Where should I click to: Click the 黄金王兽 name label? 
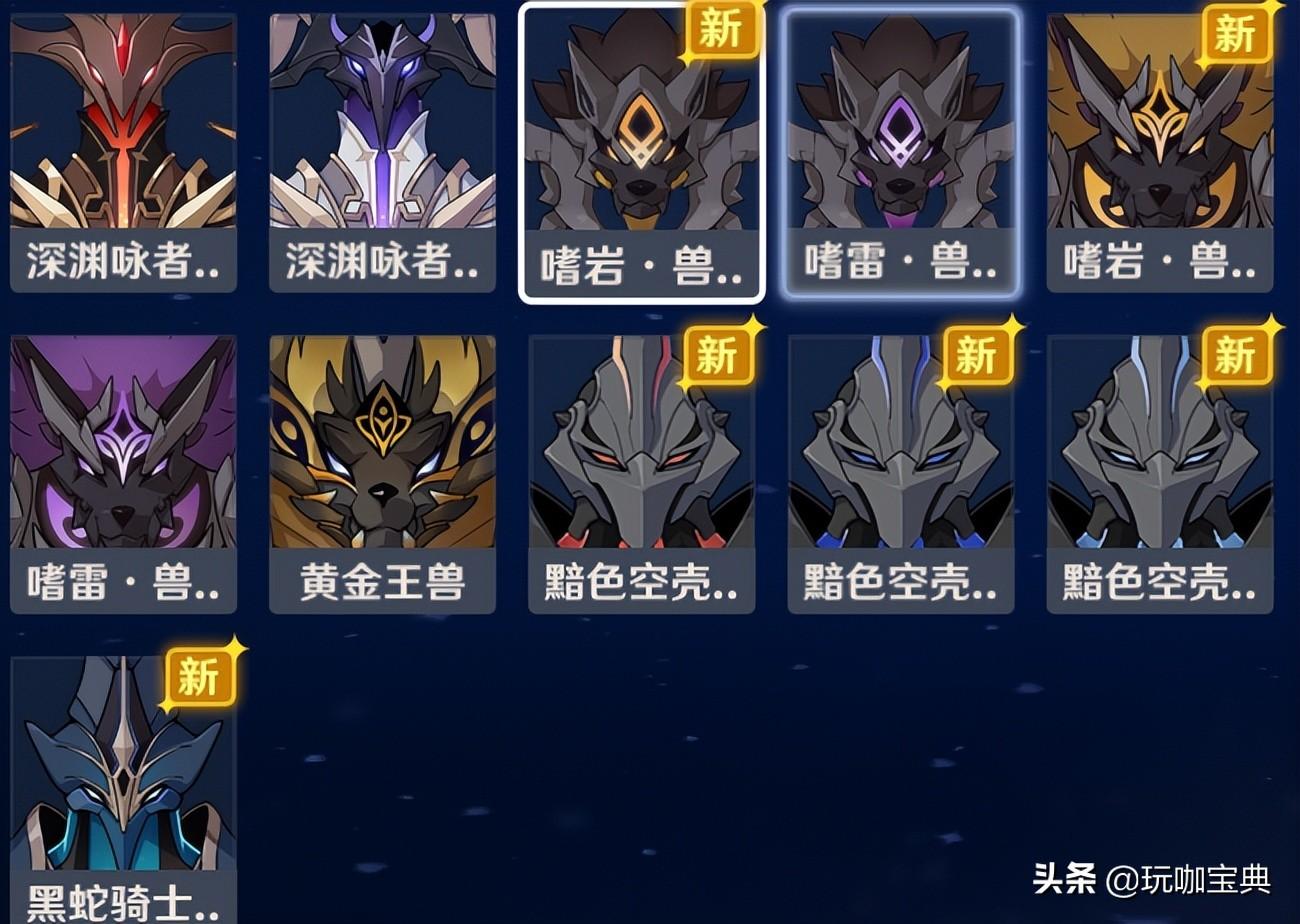[380, 586]
